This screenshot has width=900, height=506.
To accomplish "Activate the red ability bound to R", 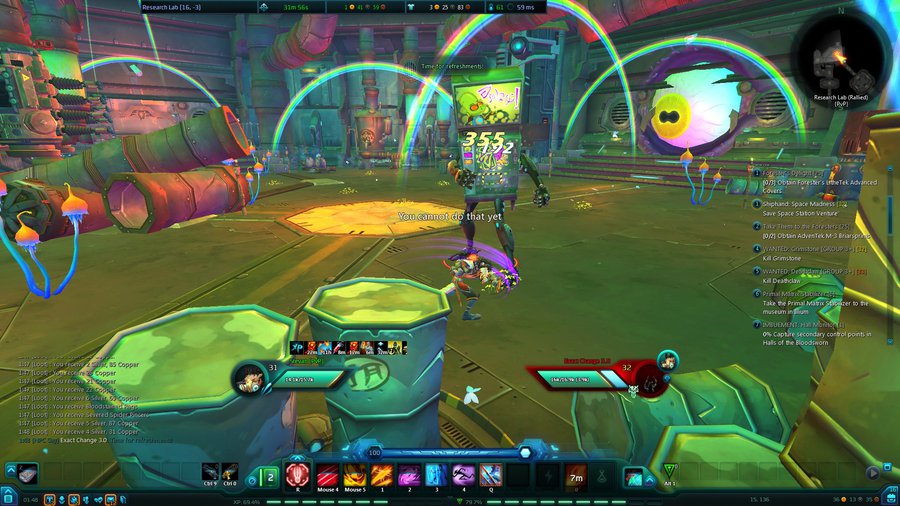I will click(297, 474).
